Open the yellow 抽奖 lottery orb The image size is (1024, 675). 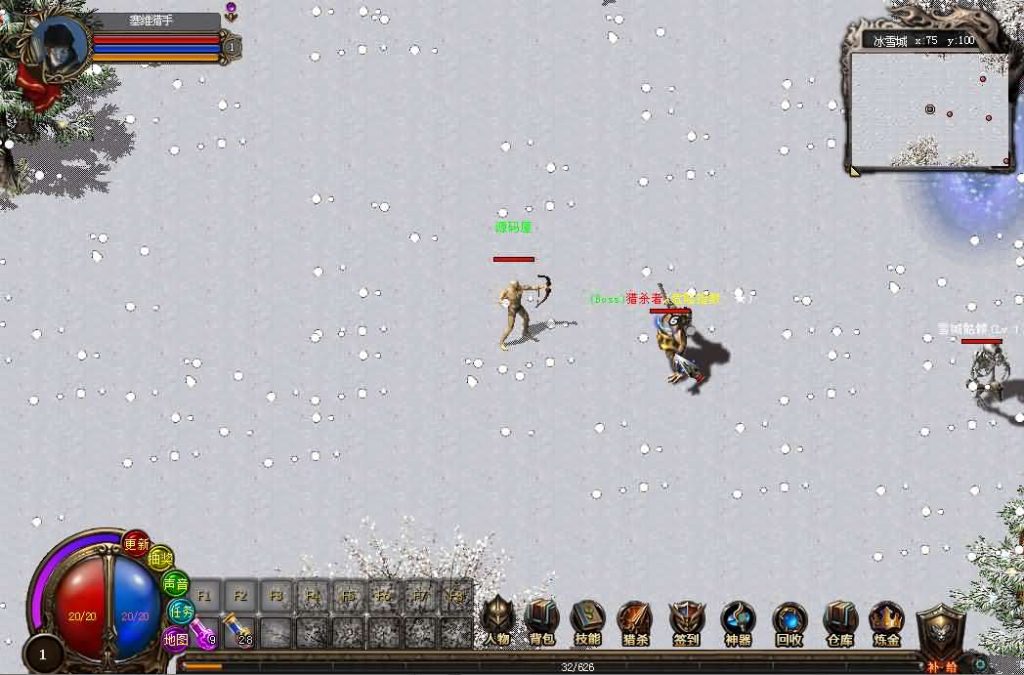[160, 560]
